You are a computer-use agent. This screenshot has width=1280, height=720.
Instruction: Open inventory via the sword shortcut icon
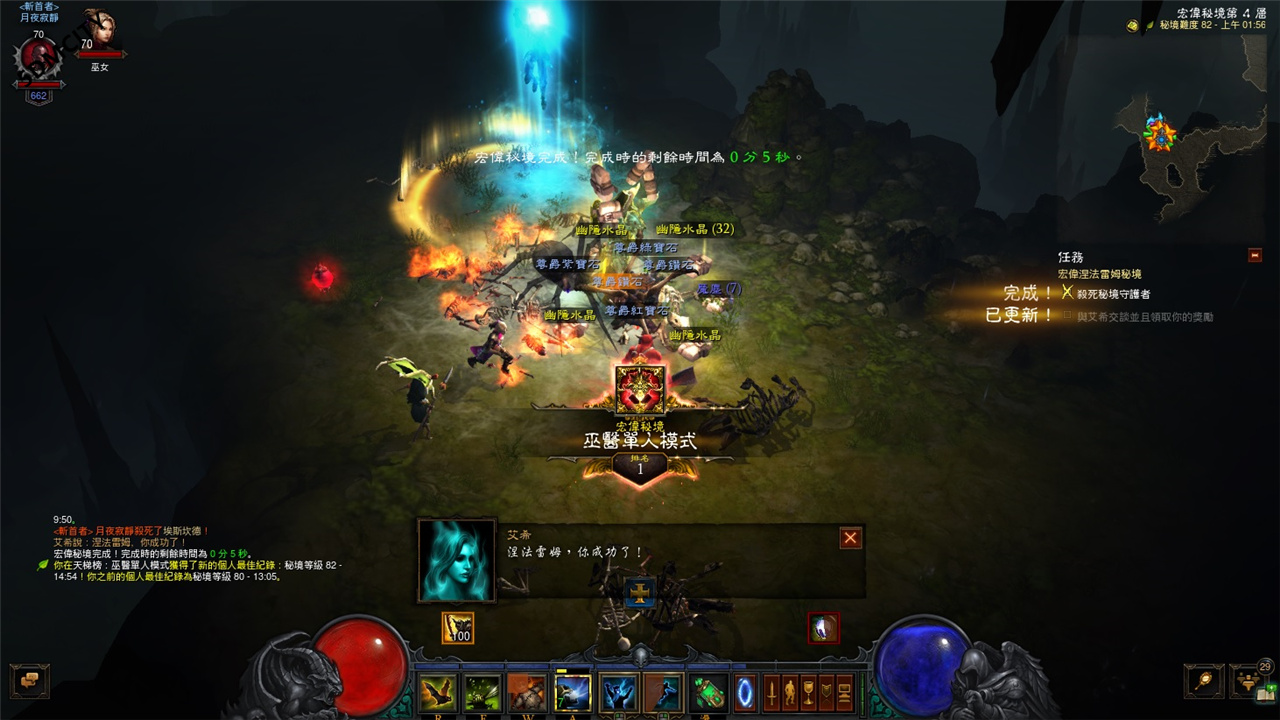click(771, 690)
